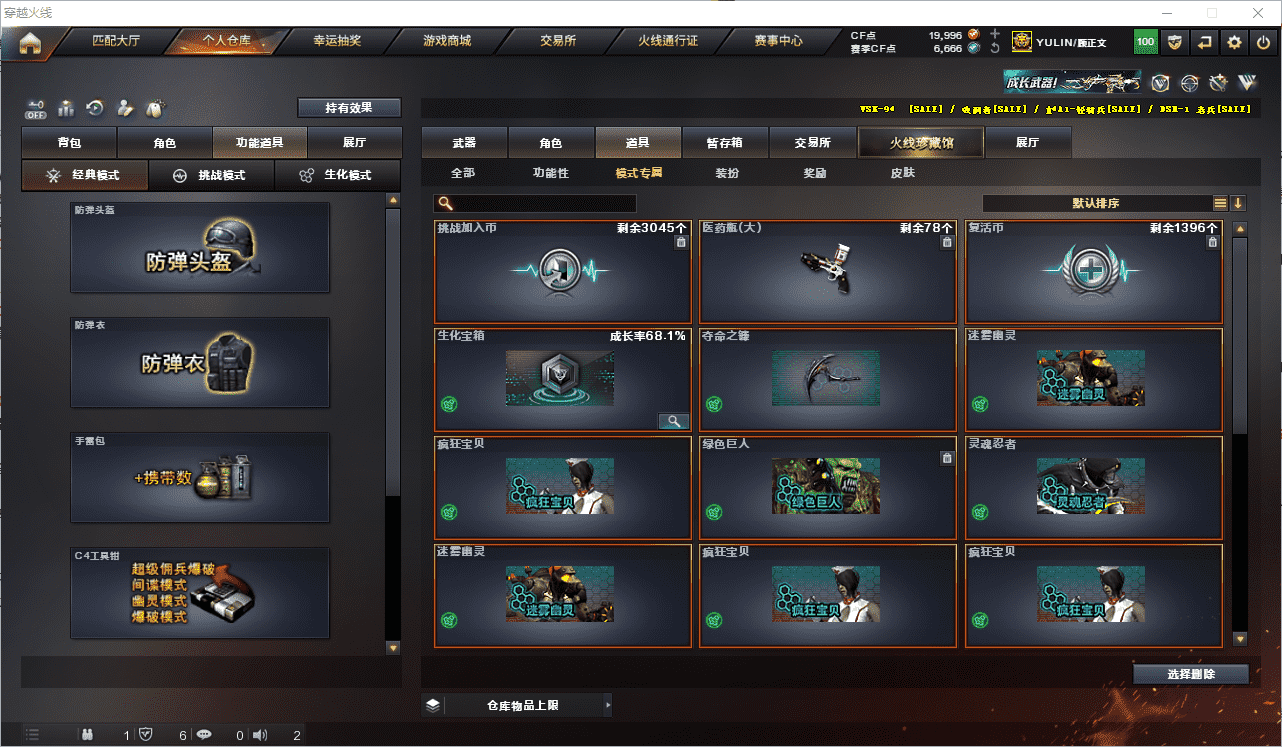Select the 火线珍藏馆 collection tab

tap(921, 143)
